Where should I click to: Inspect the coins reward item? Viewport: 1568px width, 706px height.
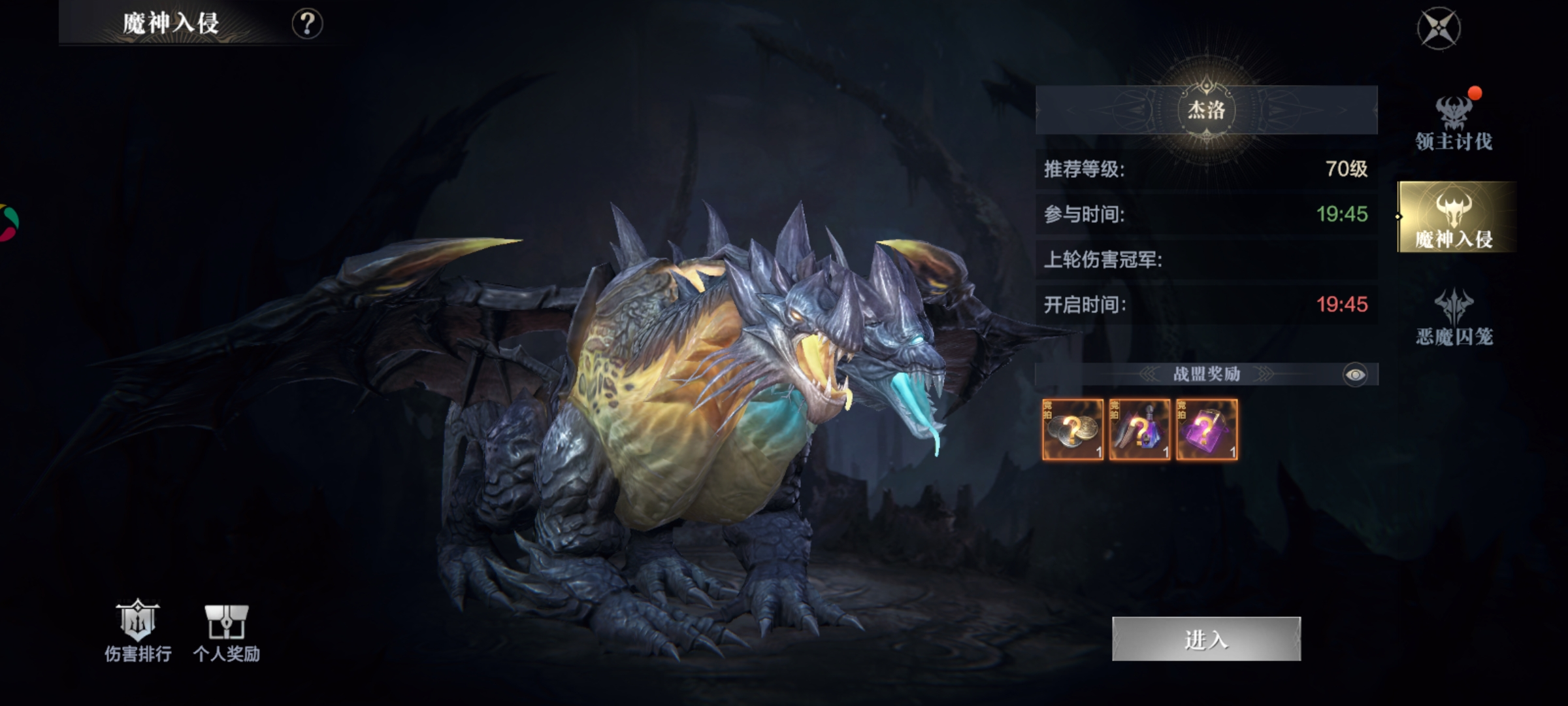pyautogui.click(x=1072, y=429)
